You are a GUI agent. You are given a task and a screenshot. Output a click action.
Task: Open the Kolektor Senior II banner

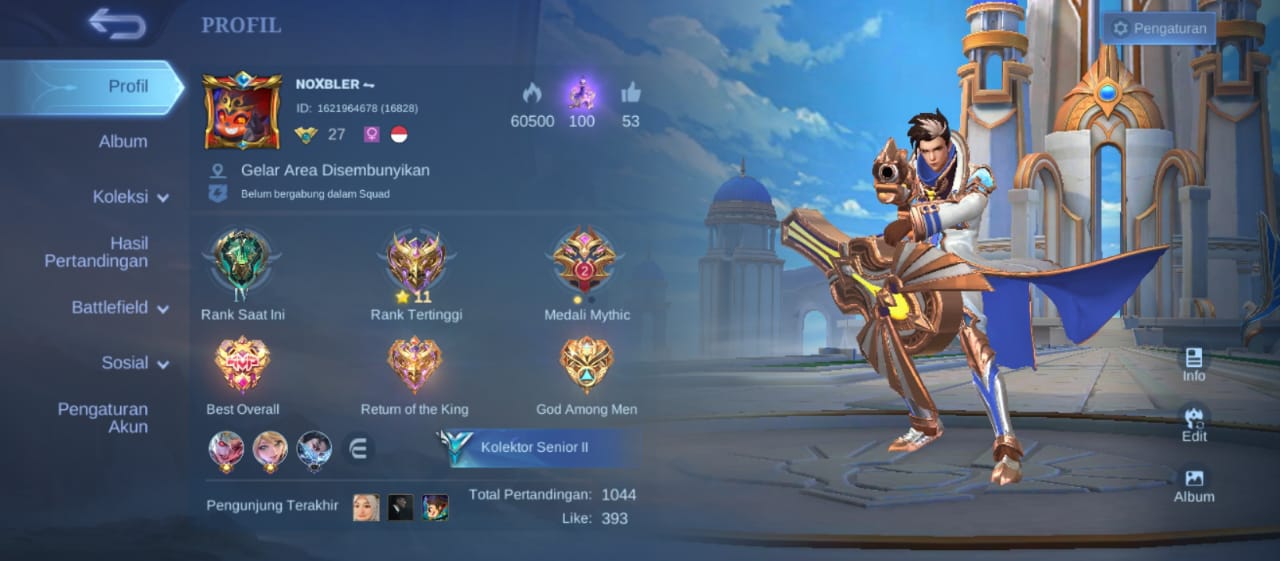[538, 448]
